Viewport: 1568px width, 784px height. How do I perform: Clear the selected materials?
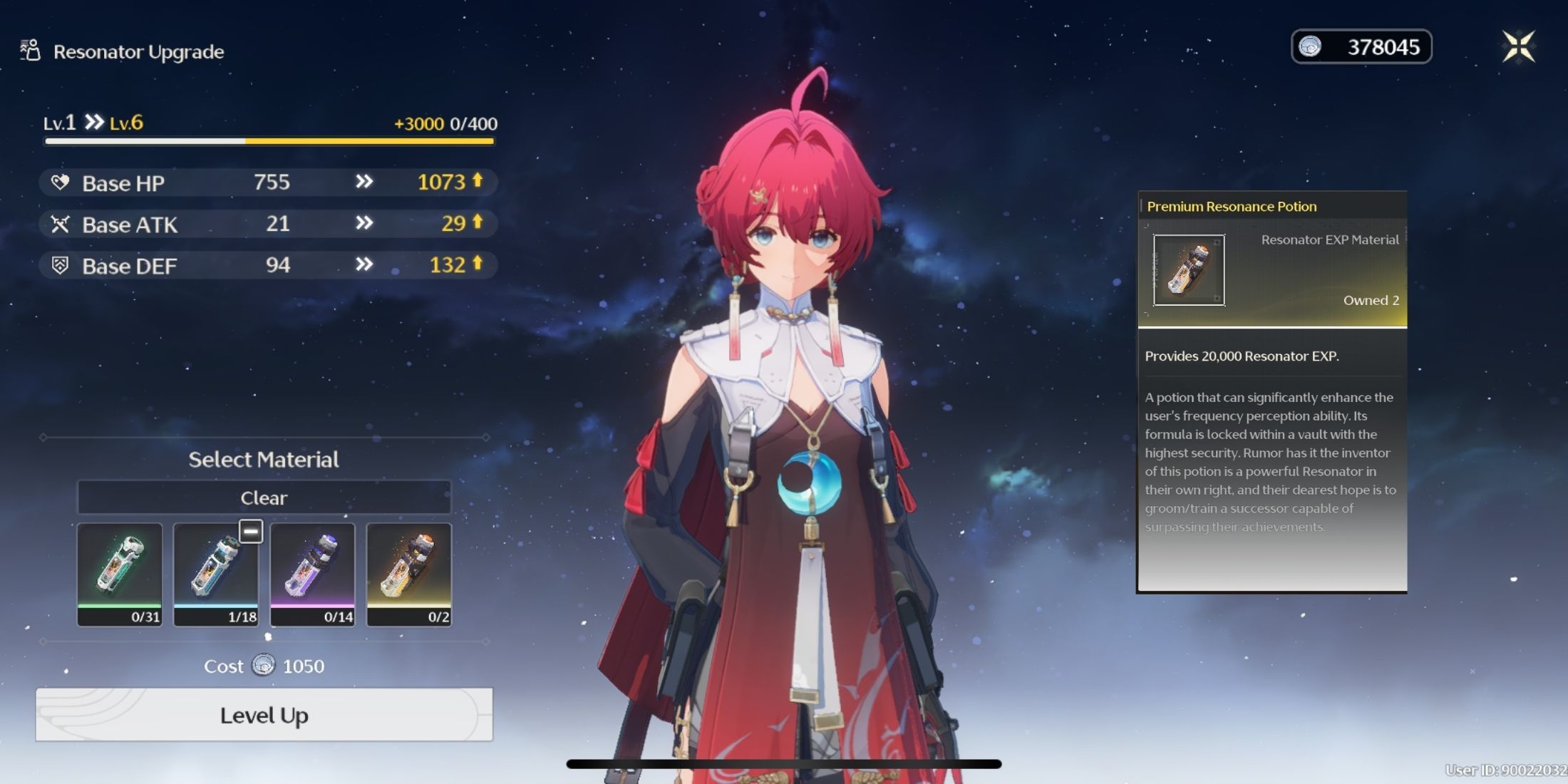click(264, 497)
